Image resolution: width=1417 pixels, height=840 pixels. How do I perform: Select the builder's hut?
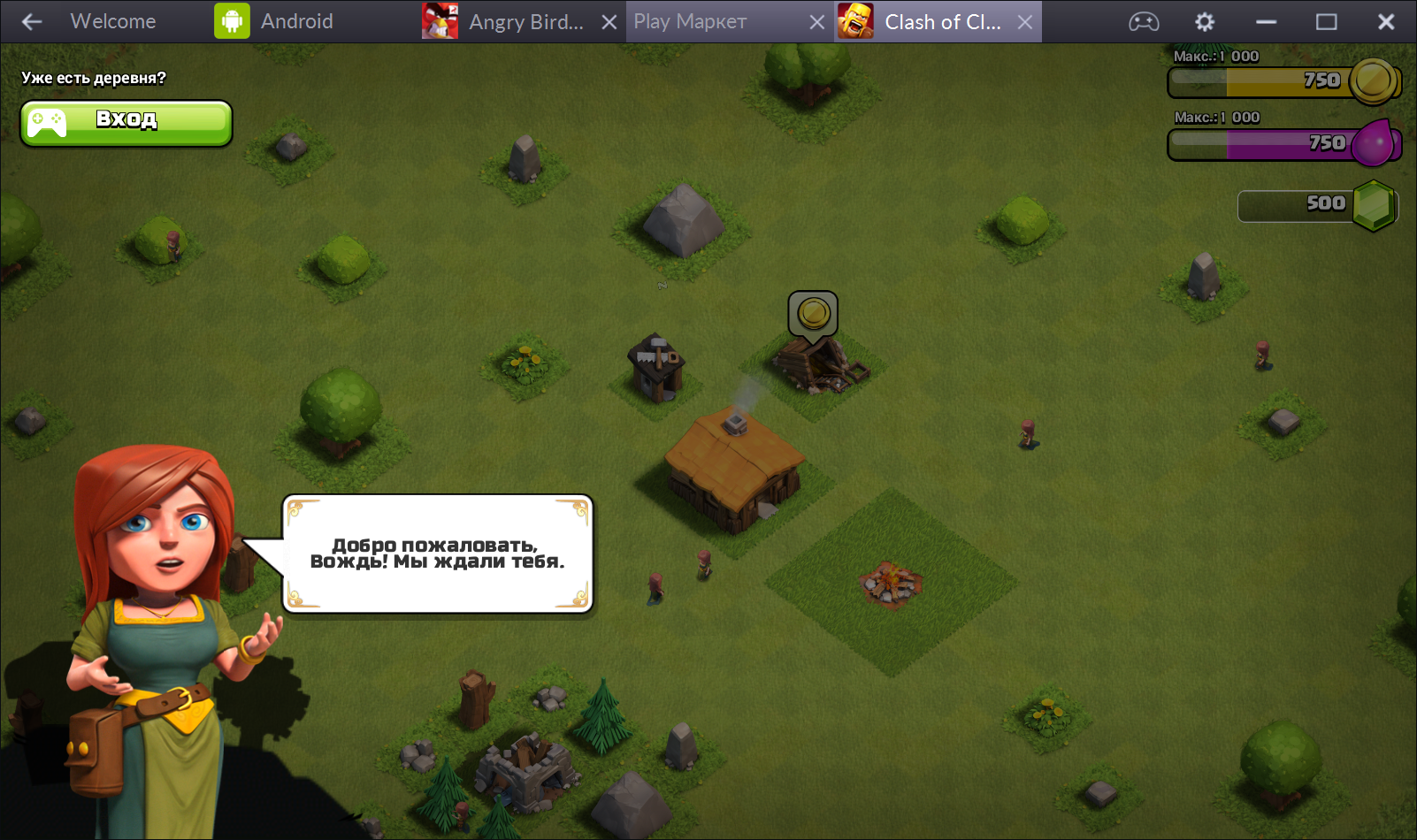click(x=655, y=367)
